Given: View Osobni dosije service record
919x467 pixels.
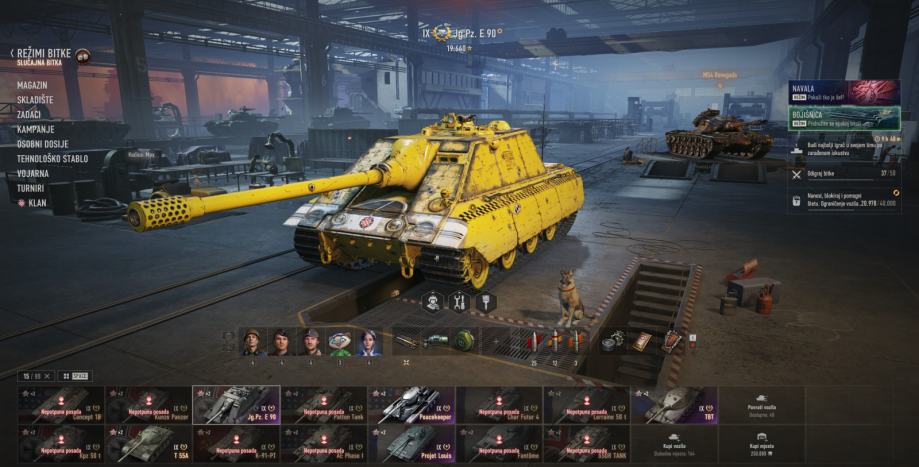Looking at the screenshot, I should pyautogui.click(x=43, y=144).
